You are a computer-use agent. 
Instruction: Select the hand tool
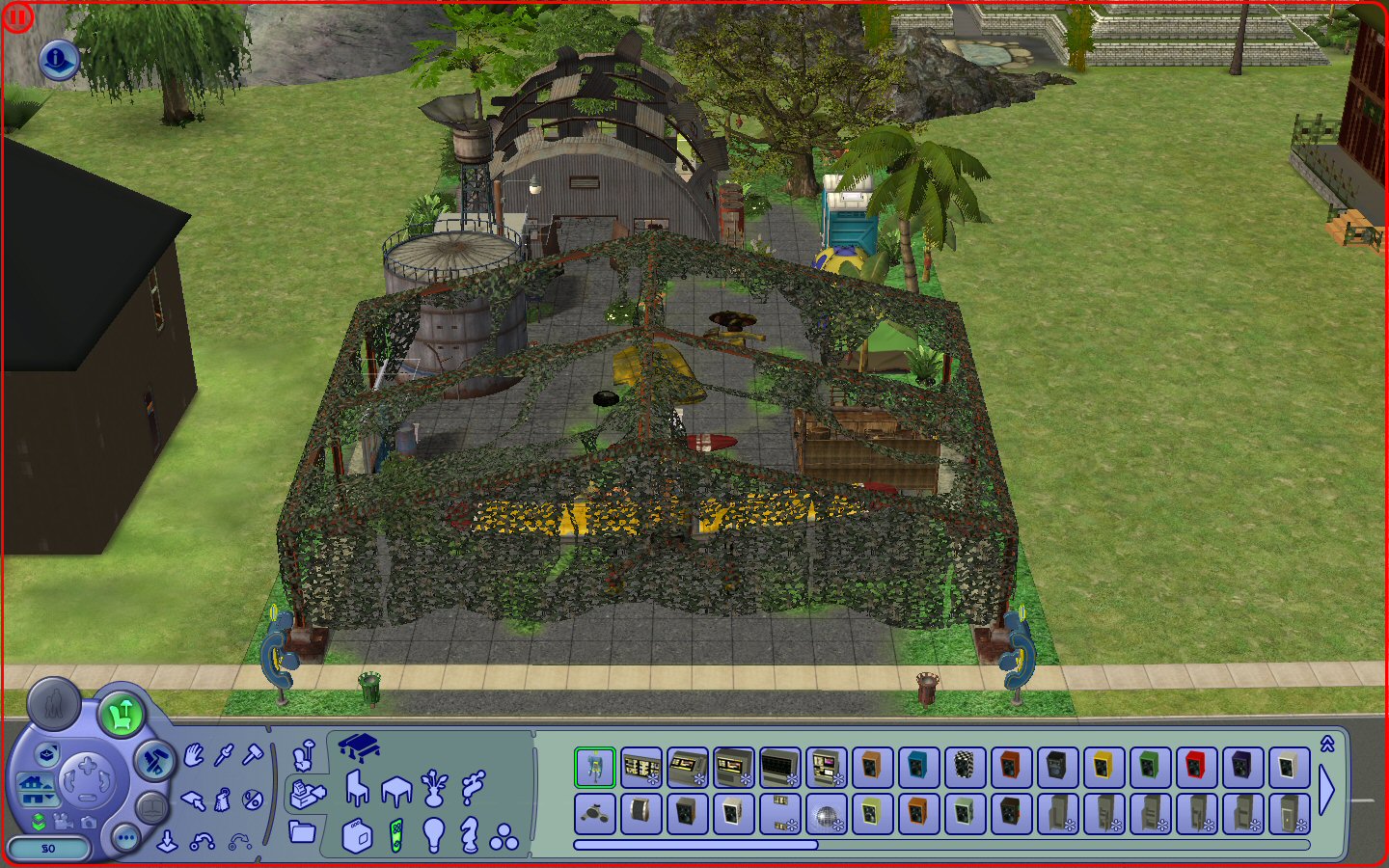194,754
